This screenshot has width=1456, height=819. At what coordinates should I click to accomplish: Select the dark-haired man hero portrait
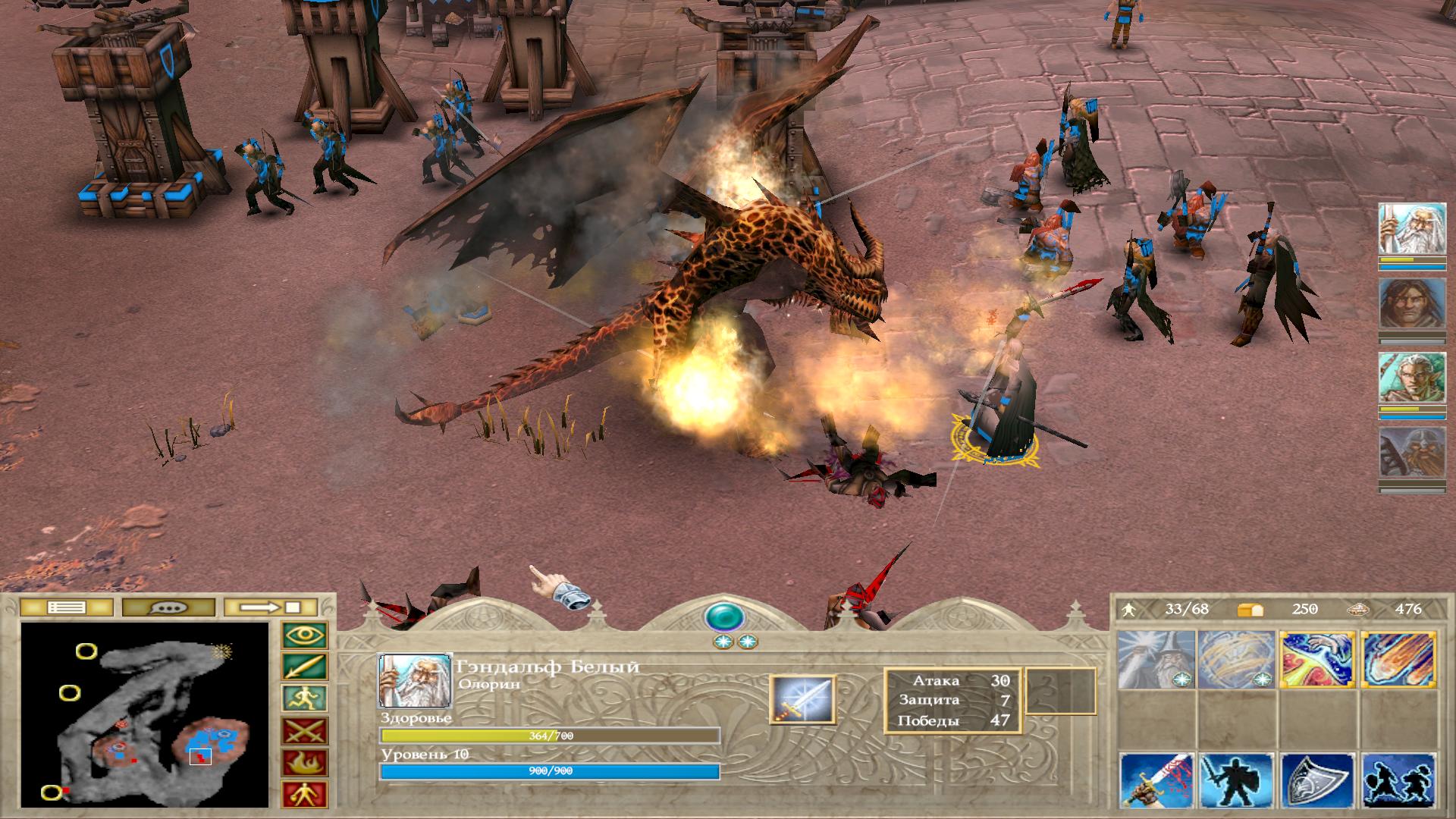(1402, 303)
